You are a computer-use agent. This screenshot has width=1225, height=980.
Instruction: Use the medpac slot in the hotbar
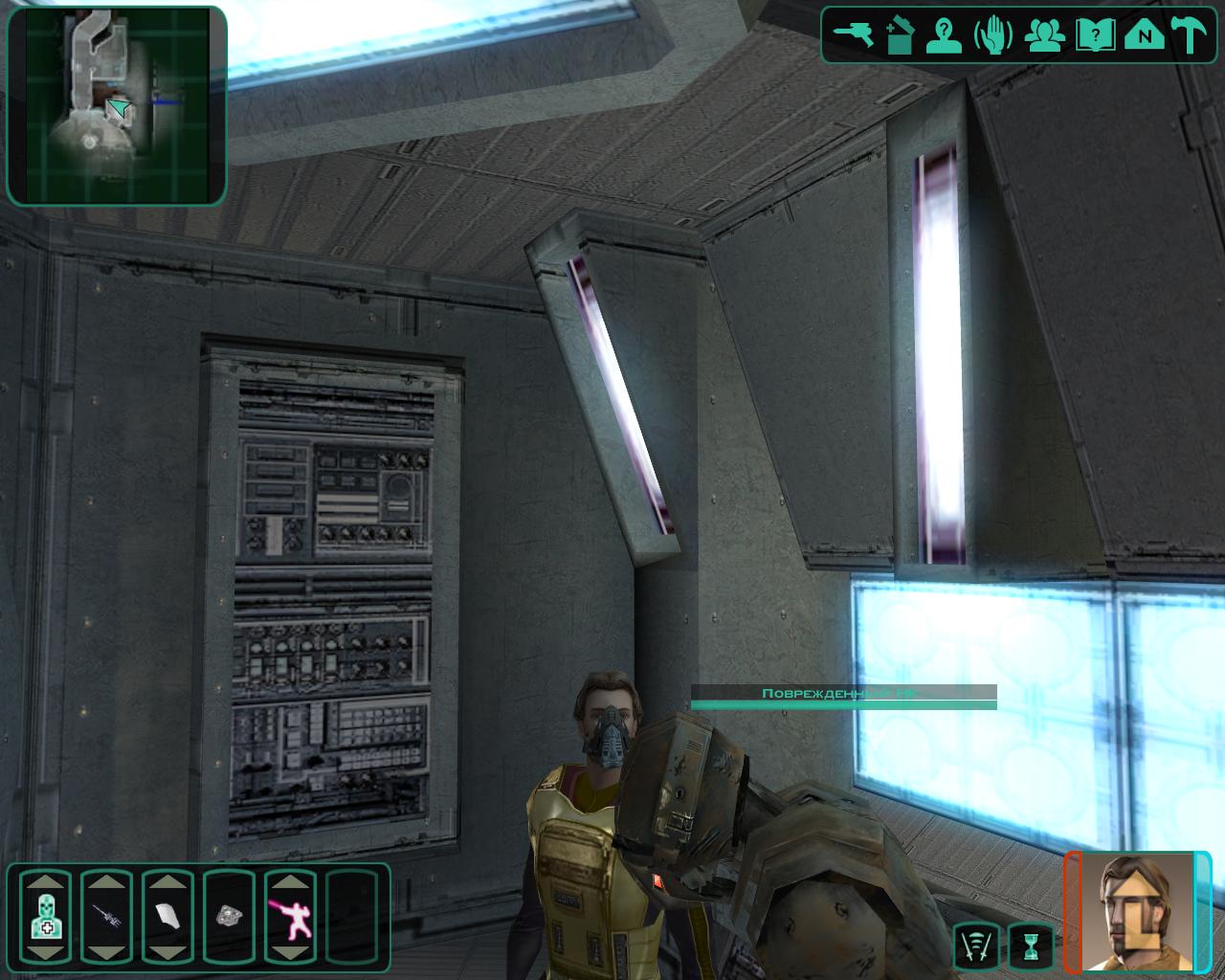[45, 916]
